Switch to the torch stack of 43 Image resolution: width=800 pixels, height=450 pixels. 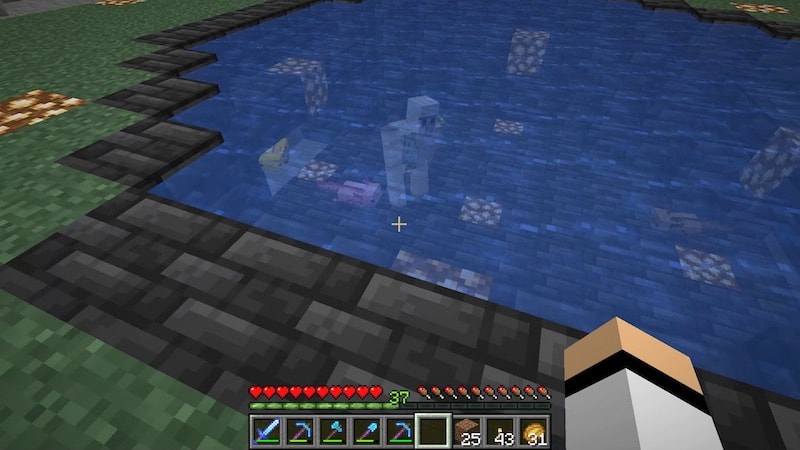click(499, 432)
